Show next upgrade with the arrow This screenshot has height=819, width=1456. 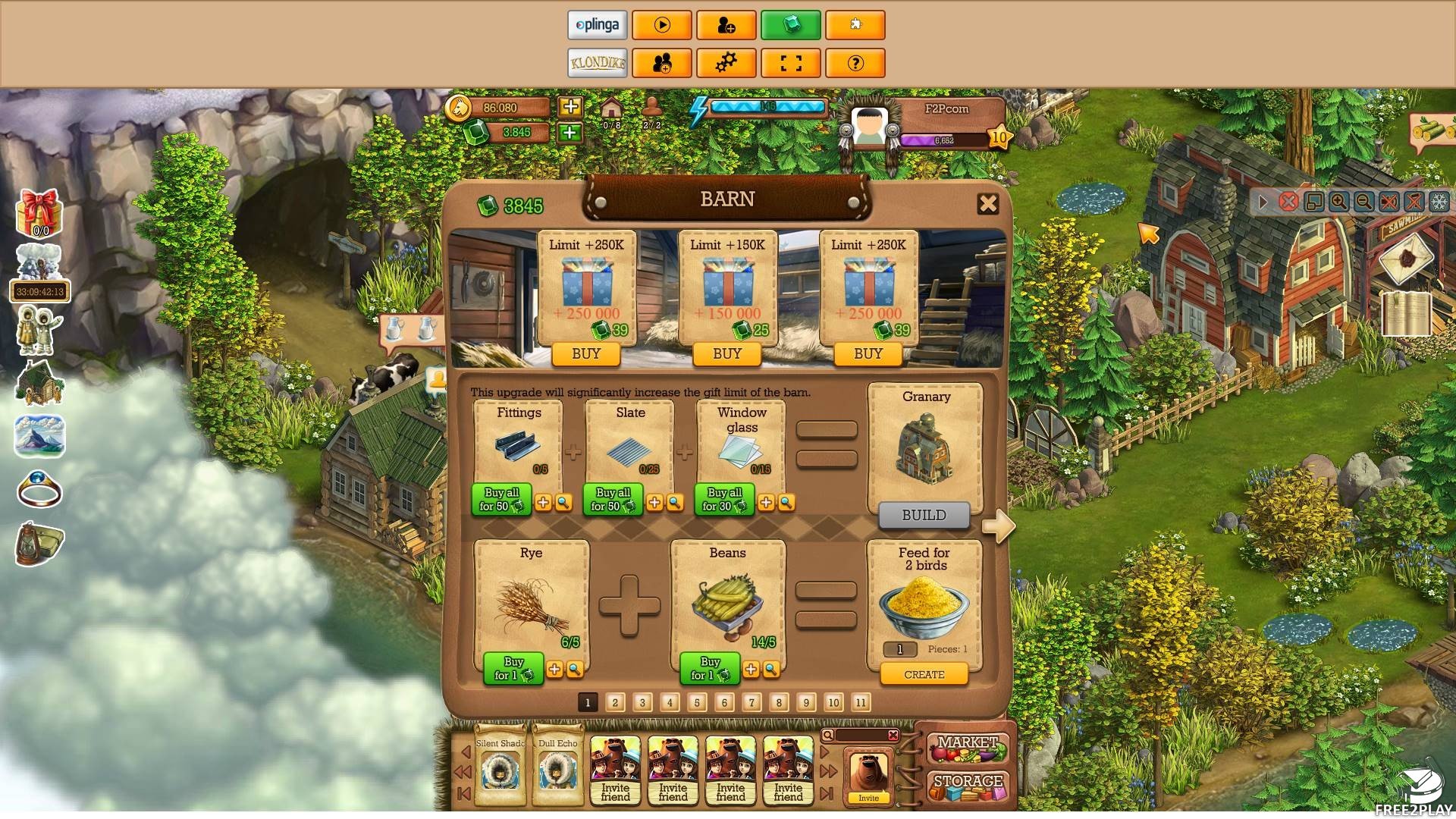click(999, 526)
